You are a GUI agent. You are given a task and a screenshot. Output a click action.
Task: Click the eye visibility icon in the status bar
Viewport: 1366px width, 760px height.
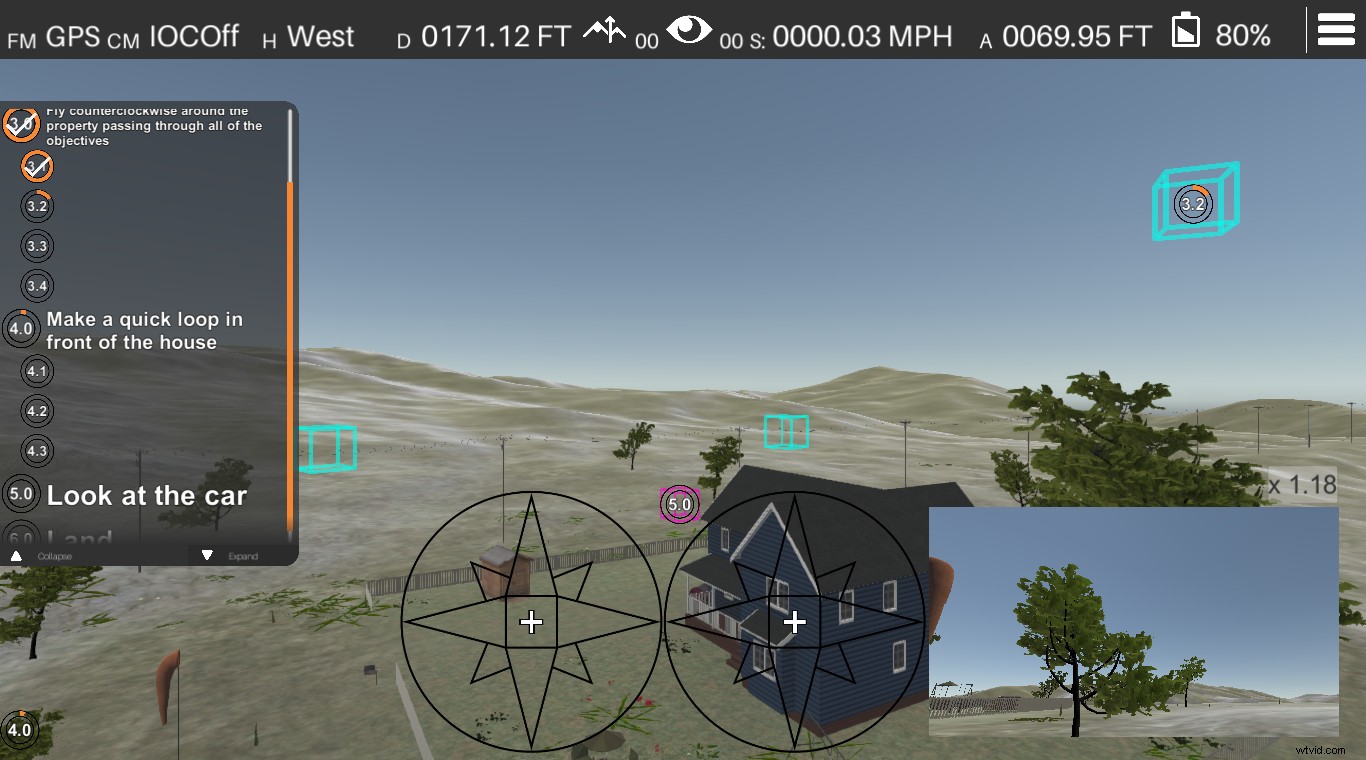pos(691,30)
